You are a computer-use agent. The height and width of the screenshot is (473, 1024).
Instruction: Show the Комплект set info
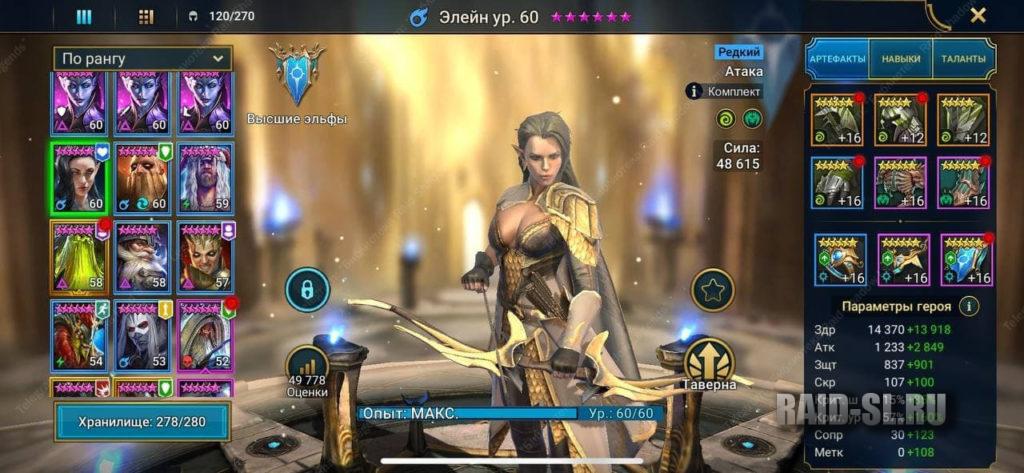click(724, 91)
